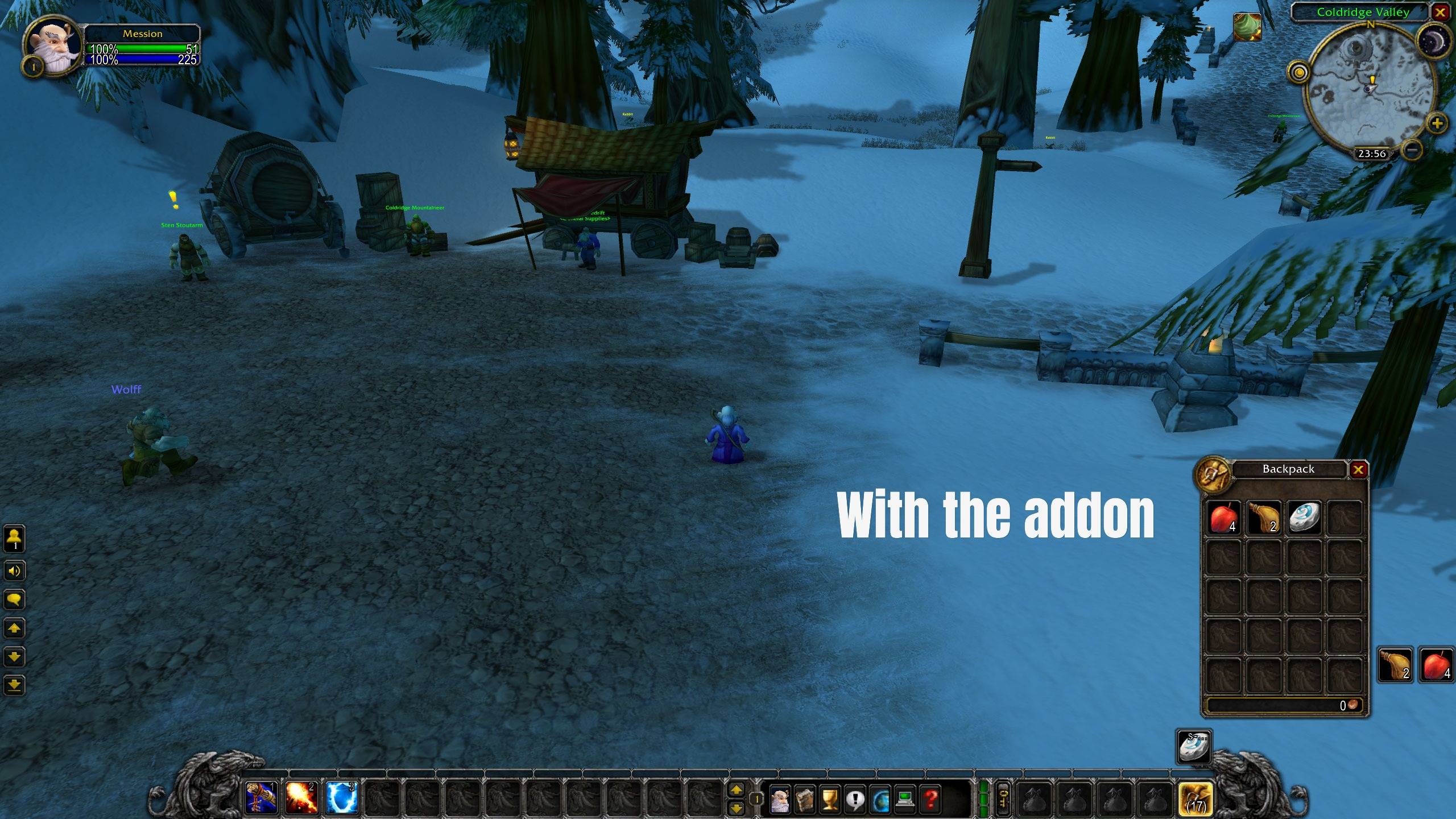
Task: Zoom in the minimap with the plus button
Action: coord(1437,123)
